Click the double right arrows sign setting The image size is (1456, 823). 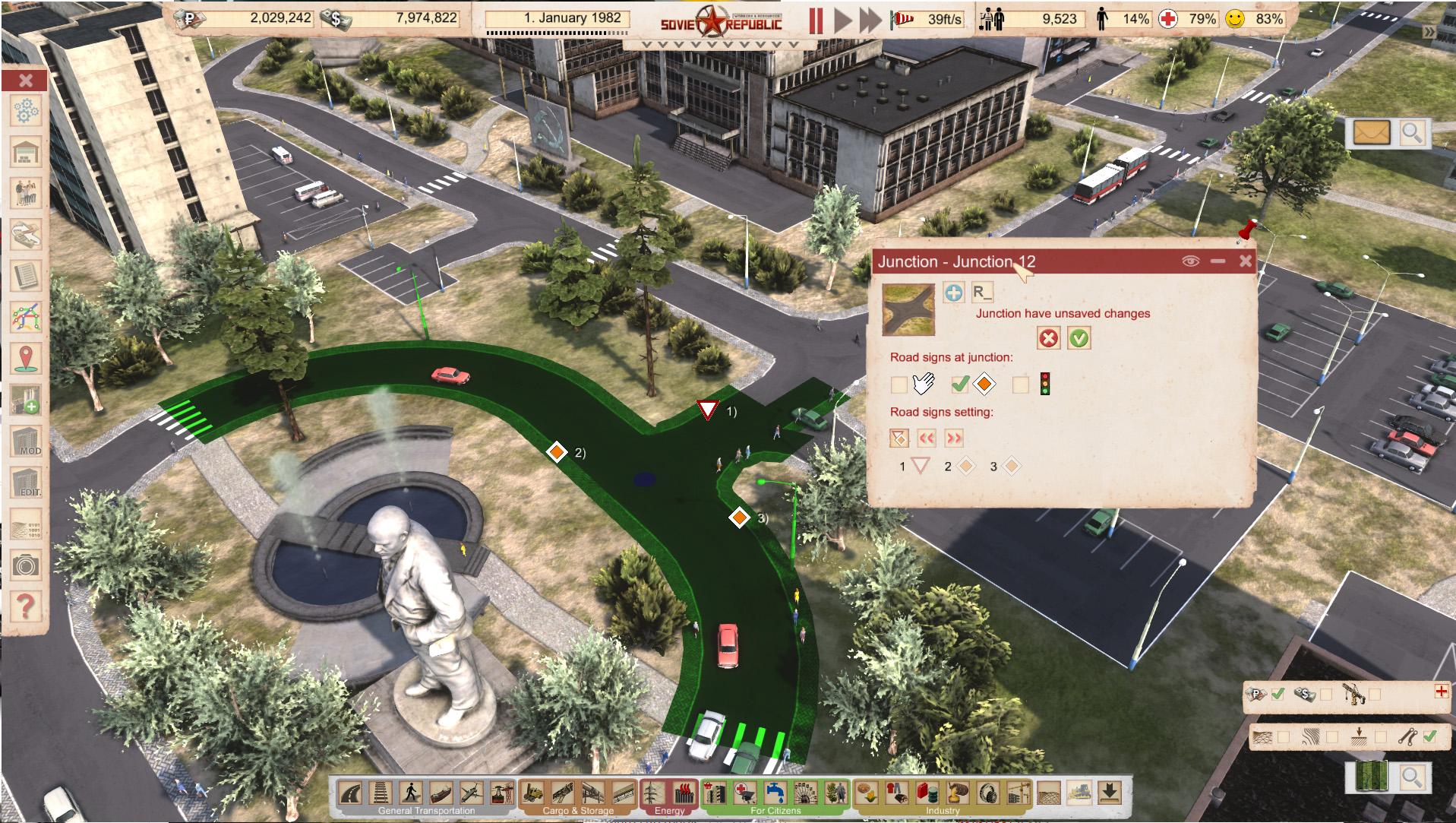(x=954, y=438)
